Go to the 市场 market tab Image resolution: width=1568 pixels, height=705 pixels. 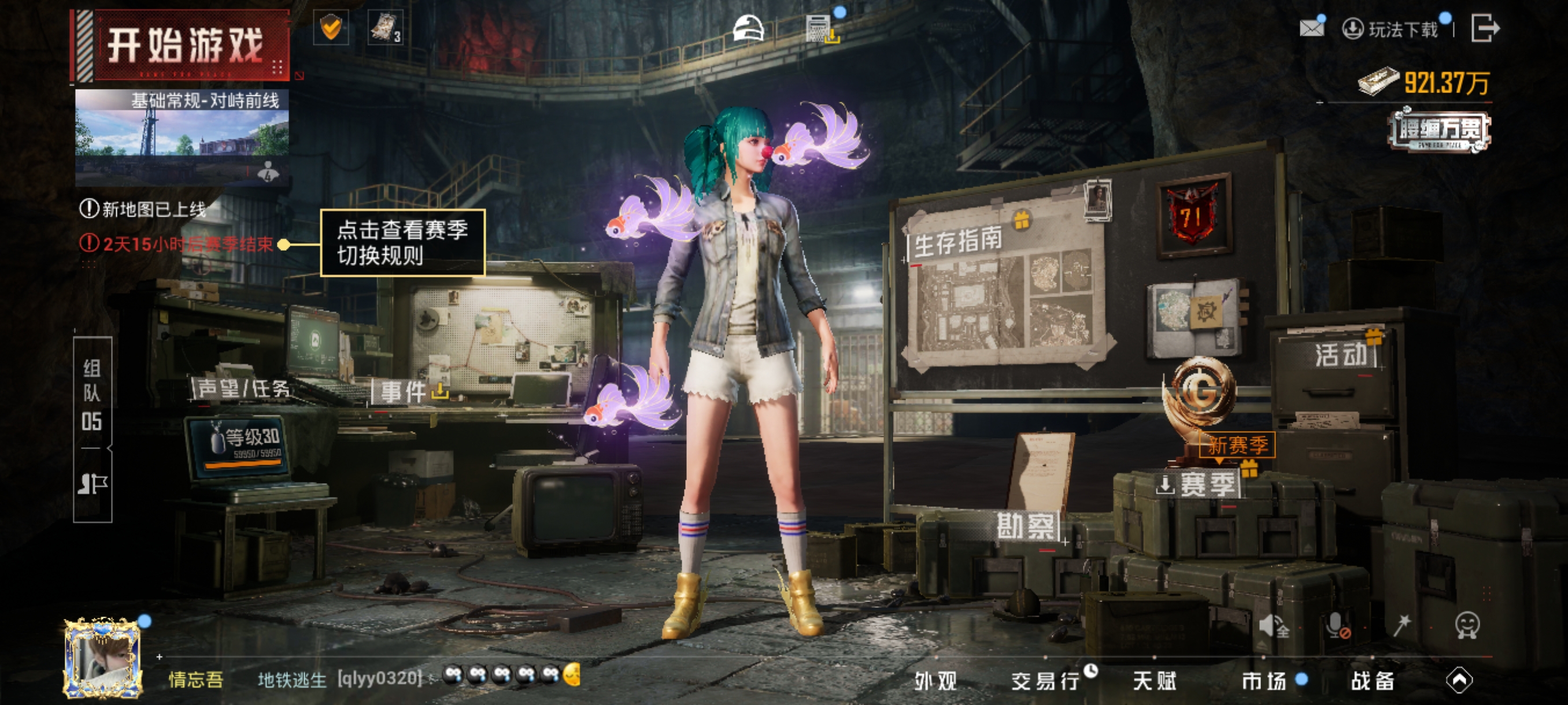tap(1264, 681)
